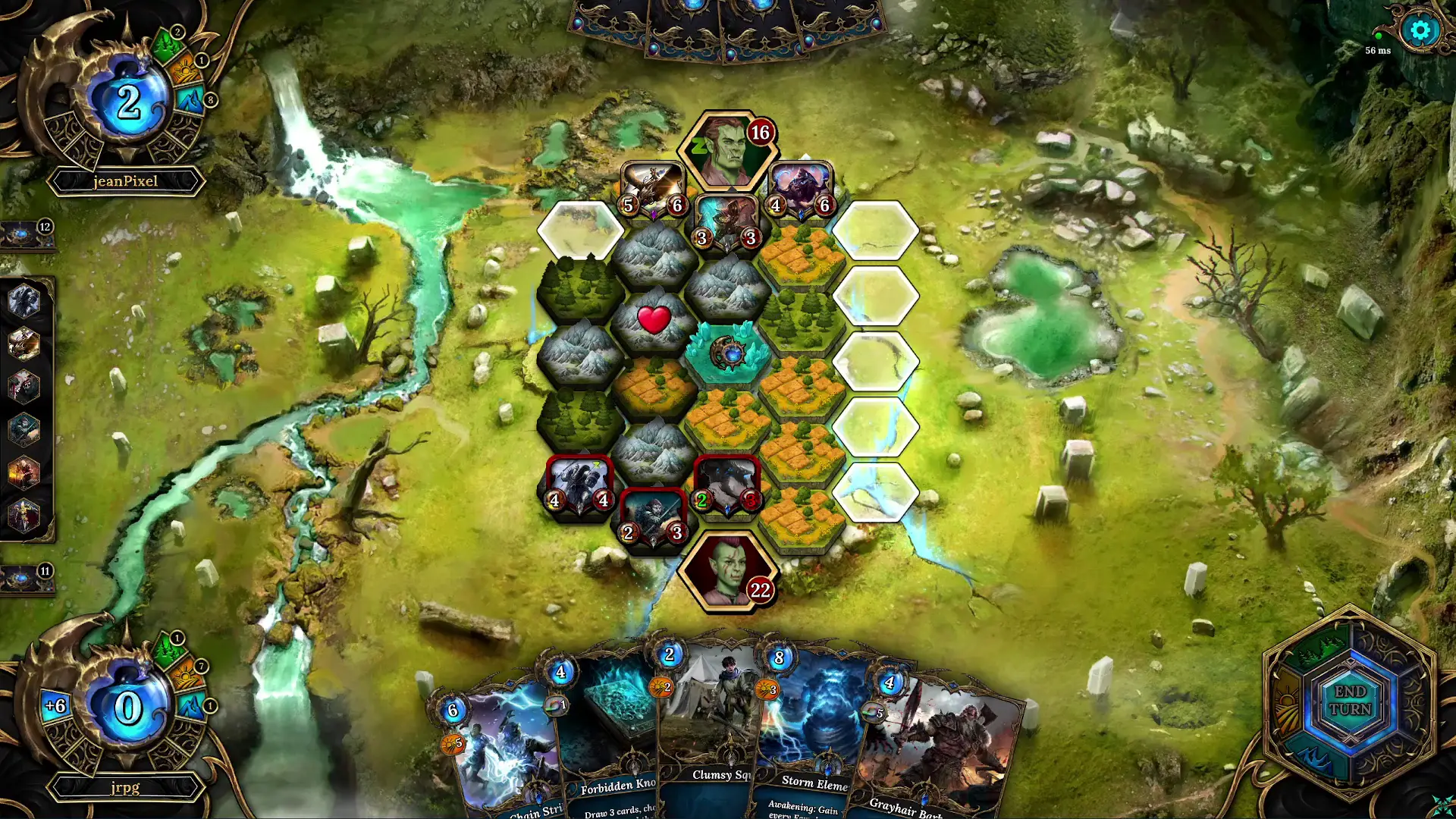Click the opponent hero portrait showing 16 health

[729, 146]
